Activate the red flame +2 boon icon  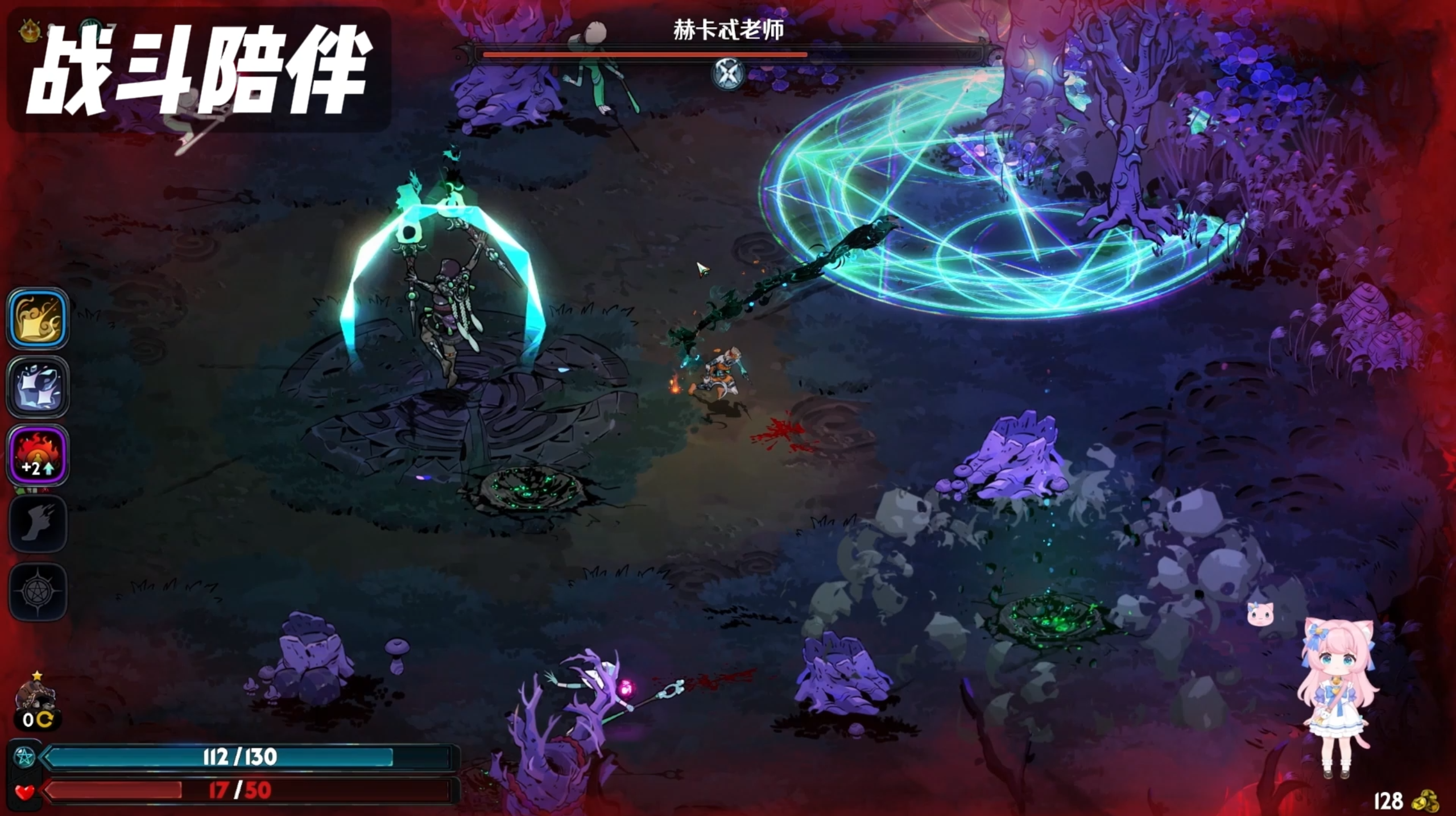coord(38,455)
